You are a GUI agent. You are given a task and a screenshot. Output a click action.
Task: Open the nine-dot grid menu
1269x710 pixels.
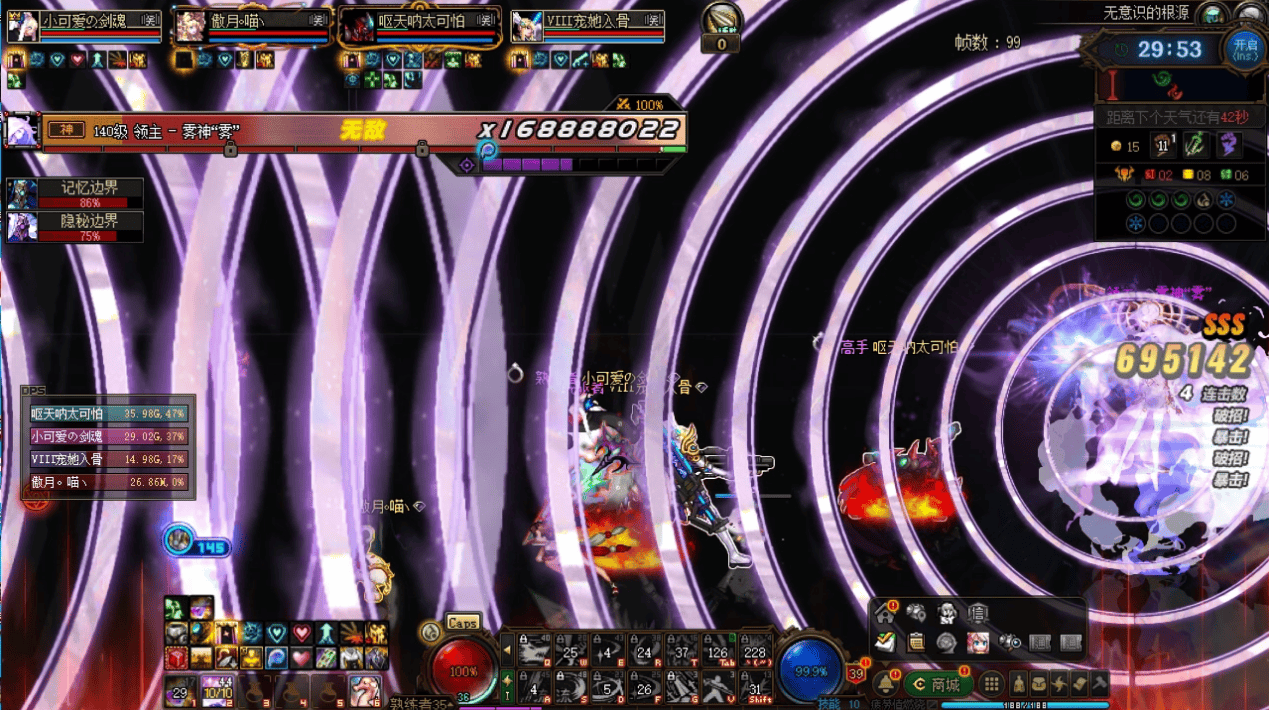tap(991, 685)
